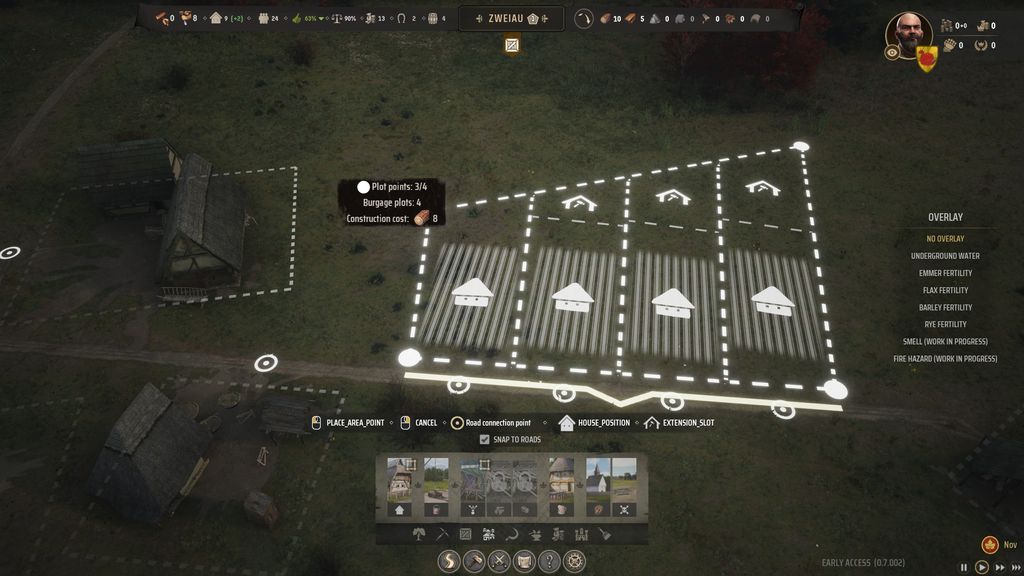
Task: Open the road building tool
Action: (x=450, y=561)
